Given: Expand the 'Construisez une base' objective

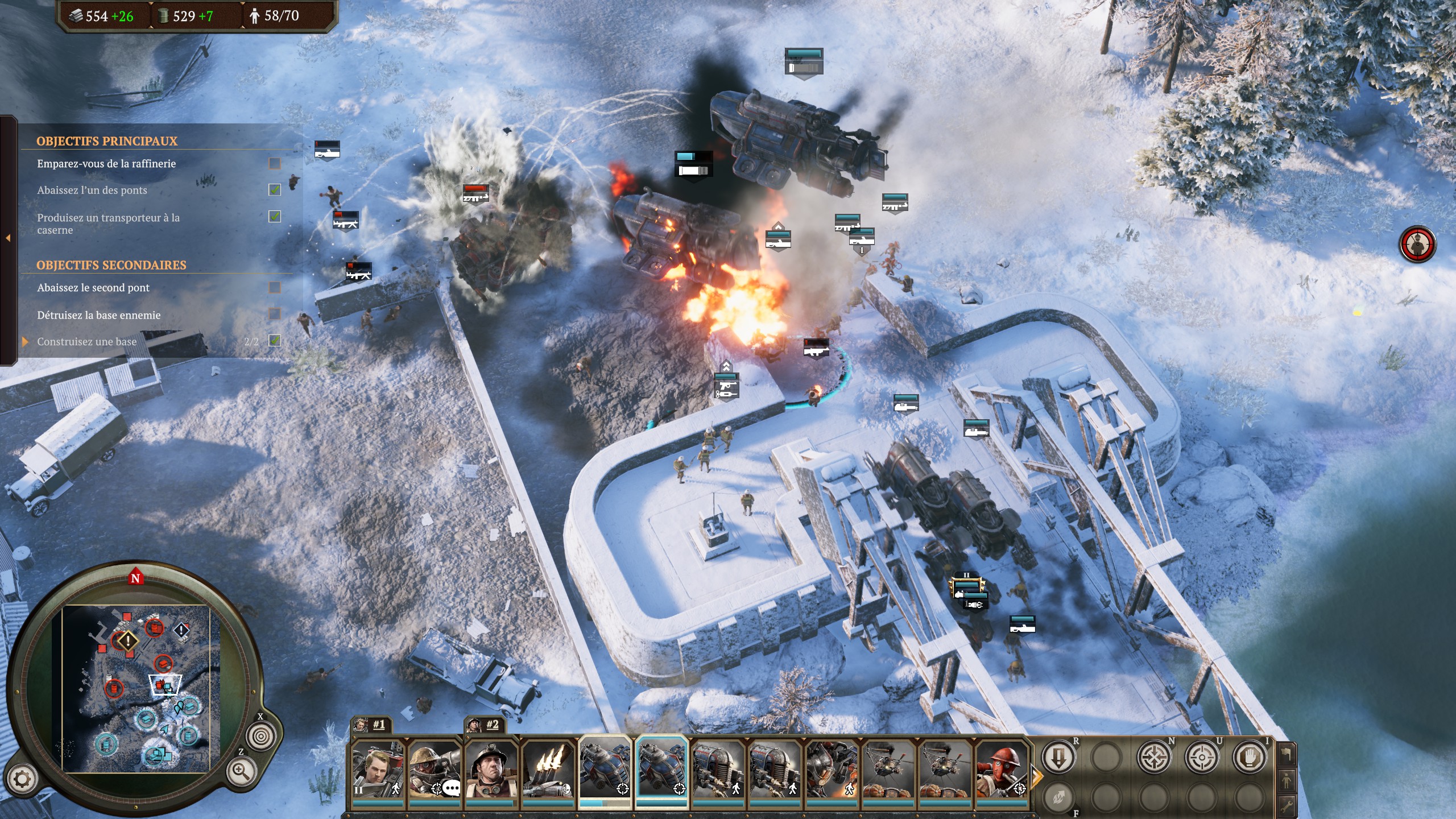Looking at the screenshot, I should coord(25,341).
